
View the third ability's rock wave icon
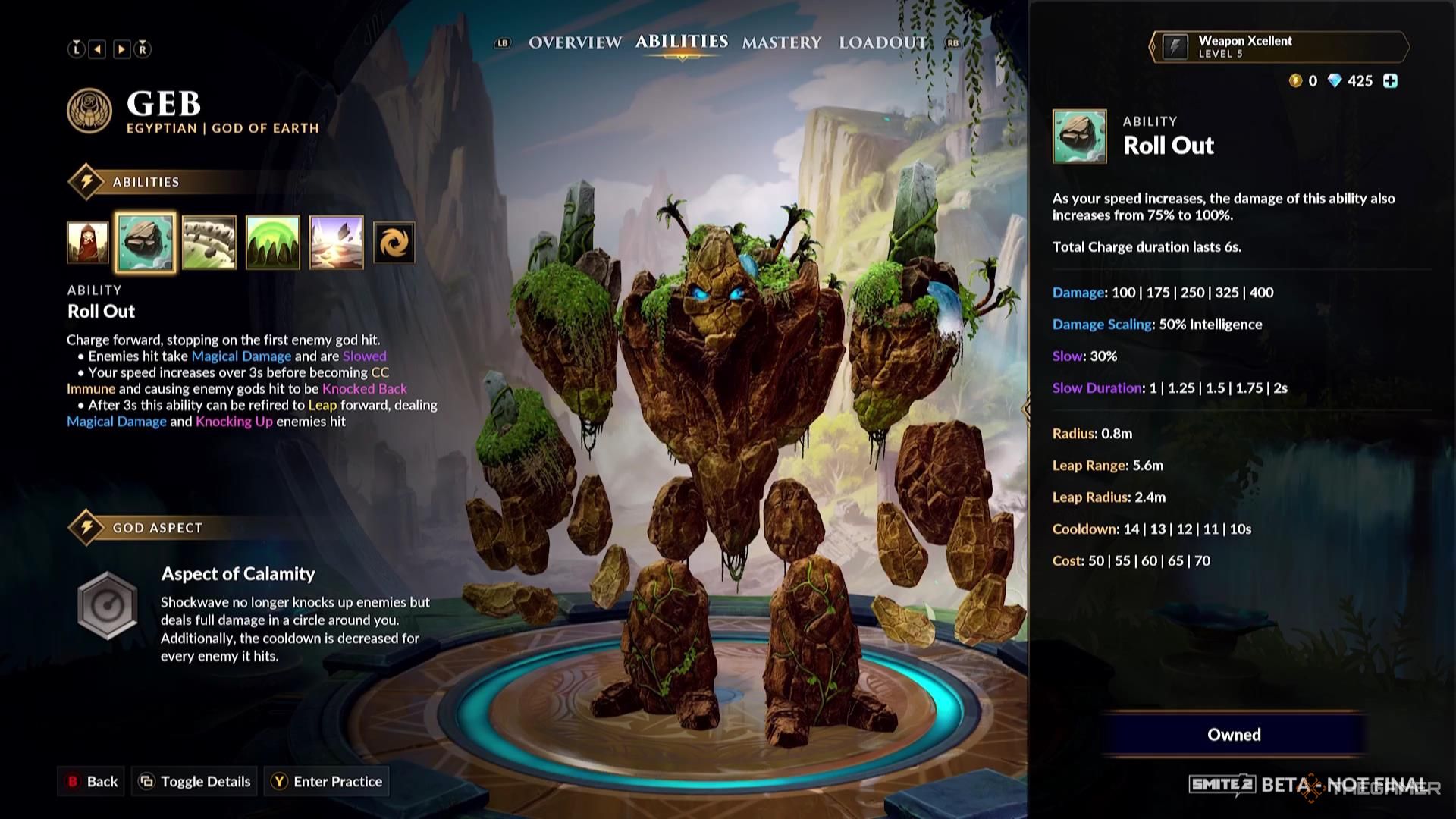[x=210, y=243]
